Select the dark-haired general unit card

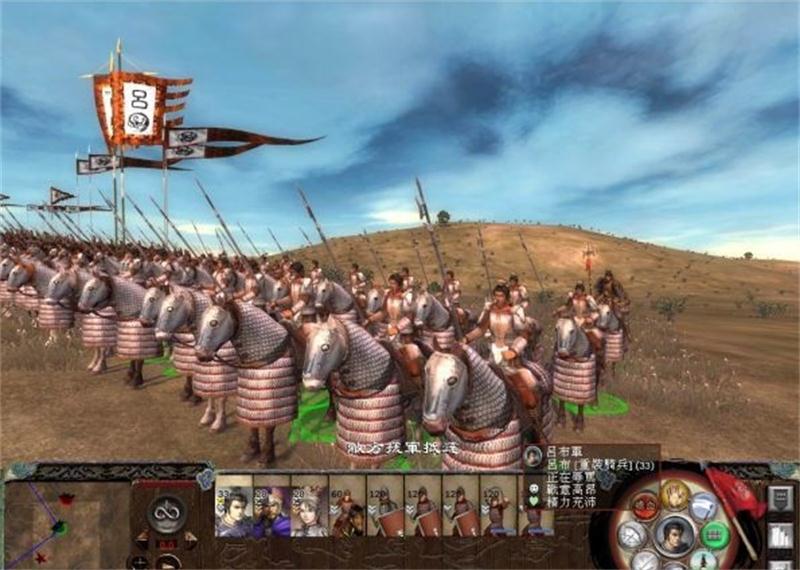click(233, 510)
